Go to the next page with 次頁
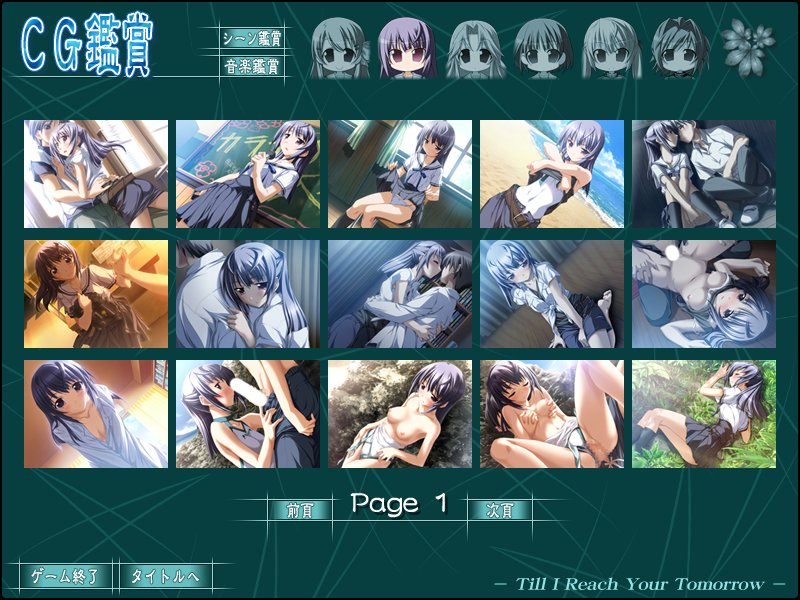This screenshot has height=600, width=800. click(x=499, y=509)
